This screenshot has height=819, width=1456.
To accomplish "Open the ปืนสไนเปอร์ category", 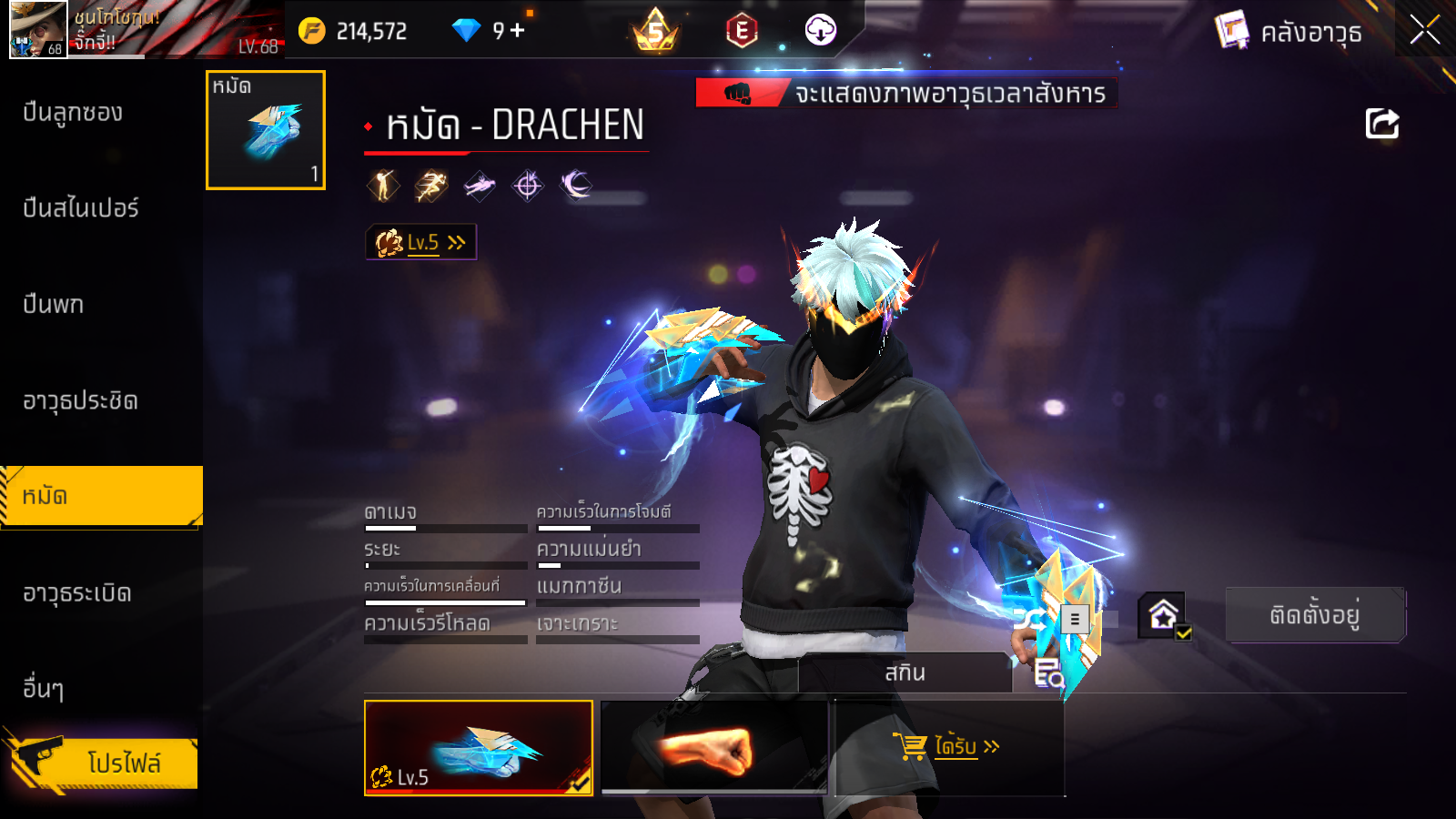I will coord(80,208).
